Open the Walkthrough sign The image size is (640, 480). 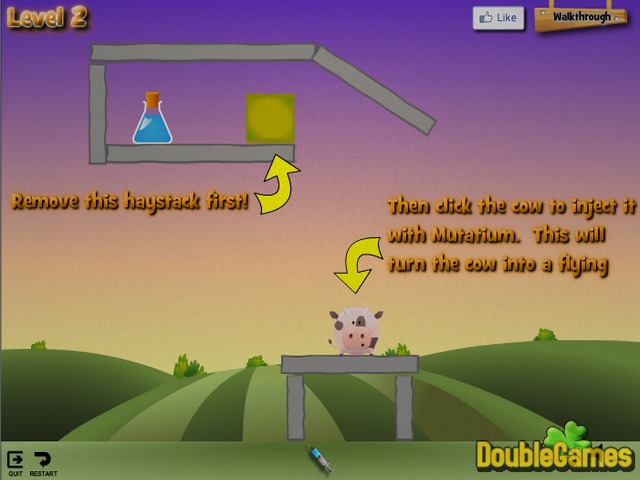(x=580, y=17)
